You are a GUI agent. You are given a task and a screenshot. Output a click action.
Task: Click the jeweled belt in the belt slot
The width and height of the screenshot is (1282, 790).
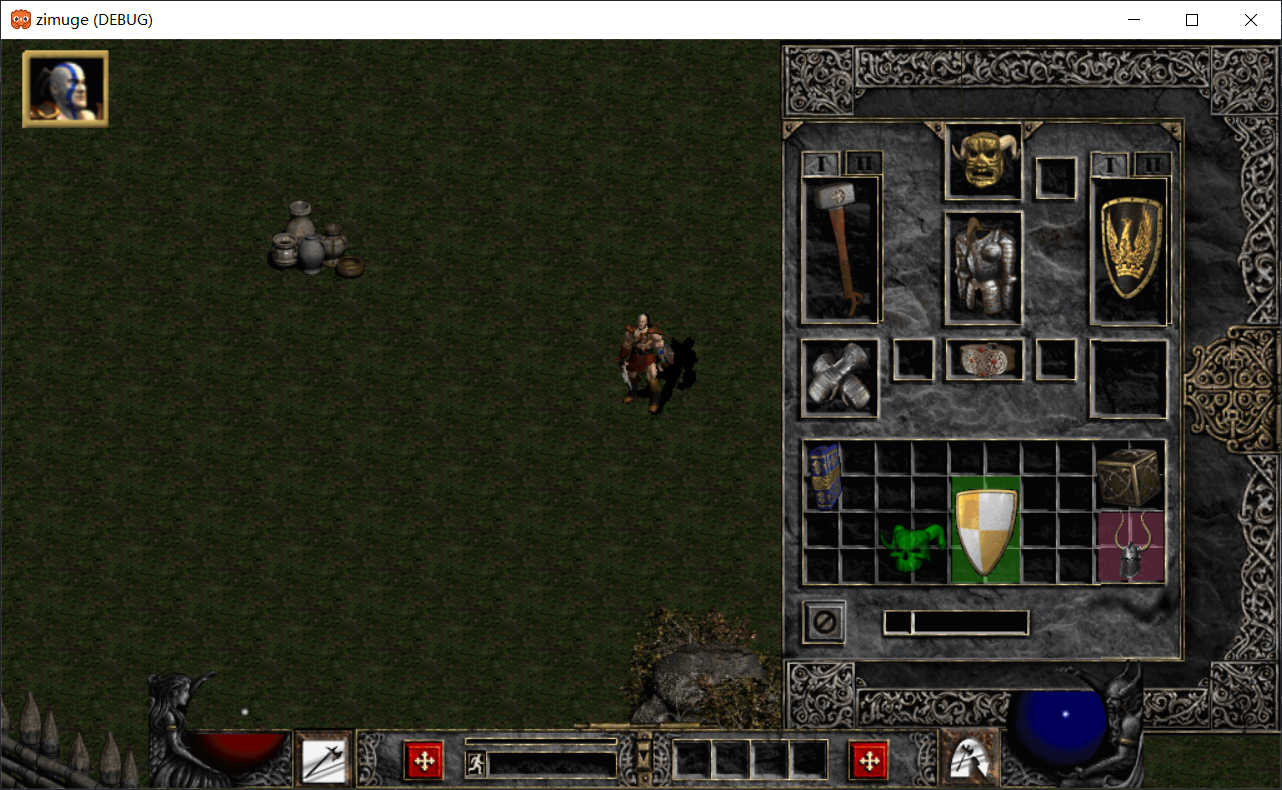pos(983,361)
